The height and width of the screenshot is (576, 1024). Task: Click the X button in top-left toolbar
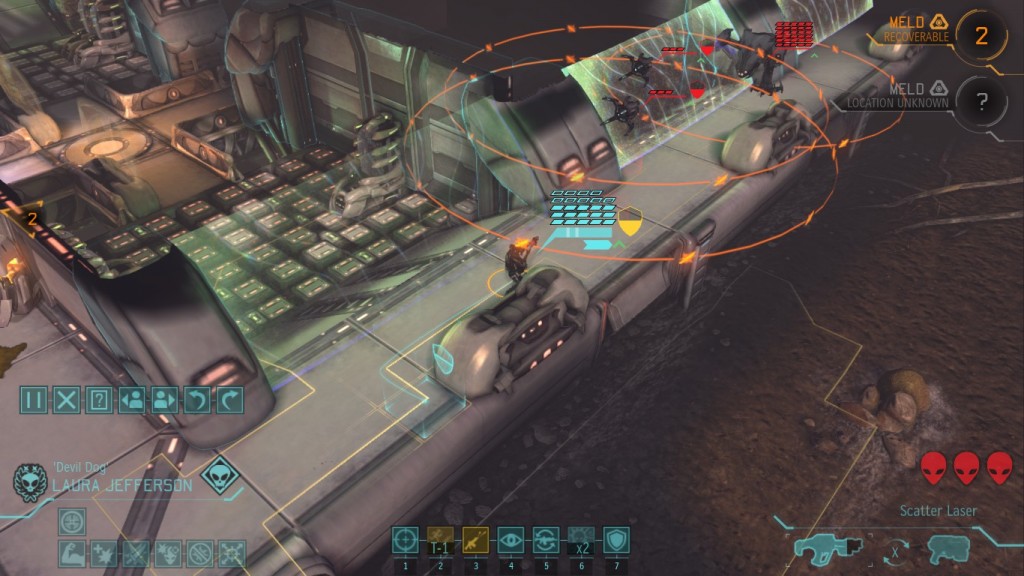(66, 400)
